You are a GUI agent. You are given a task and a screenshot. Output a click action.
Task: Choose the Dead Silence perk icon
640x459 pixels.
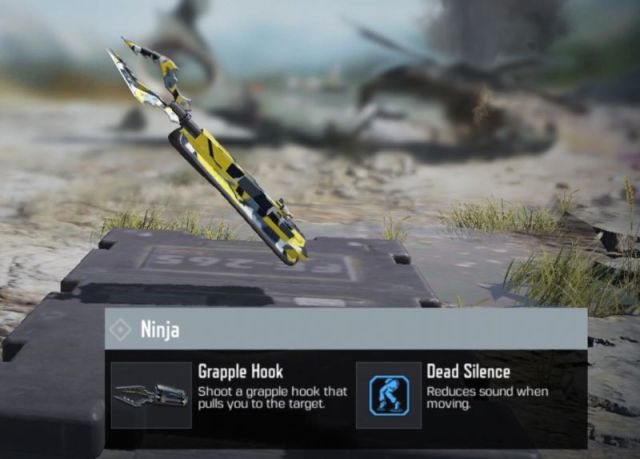tap(388, 395)
